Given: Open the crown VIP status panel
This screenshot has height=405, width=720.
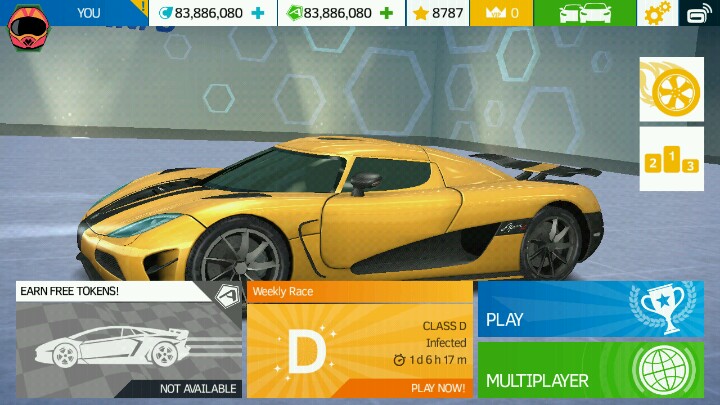Looking at the screenshot, I should tap(501, 13).
